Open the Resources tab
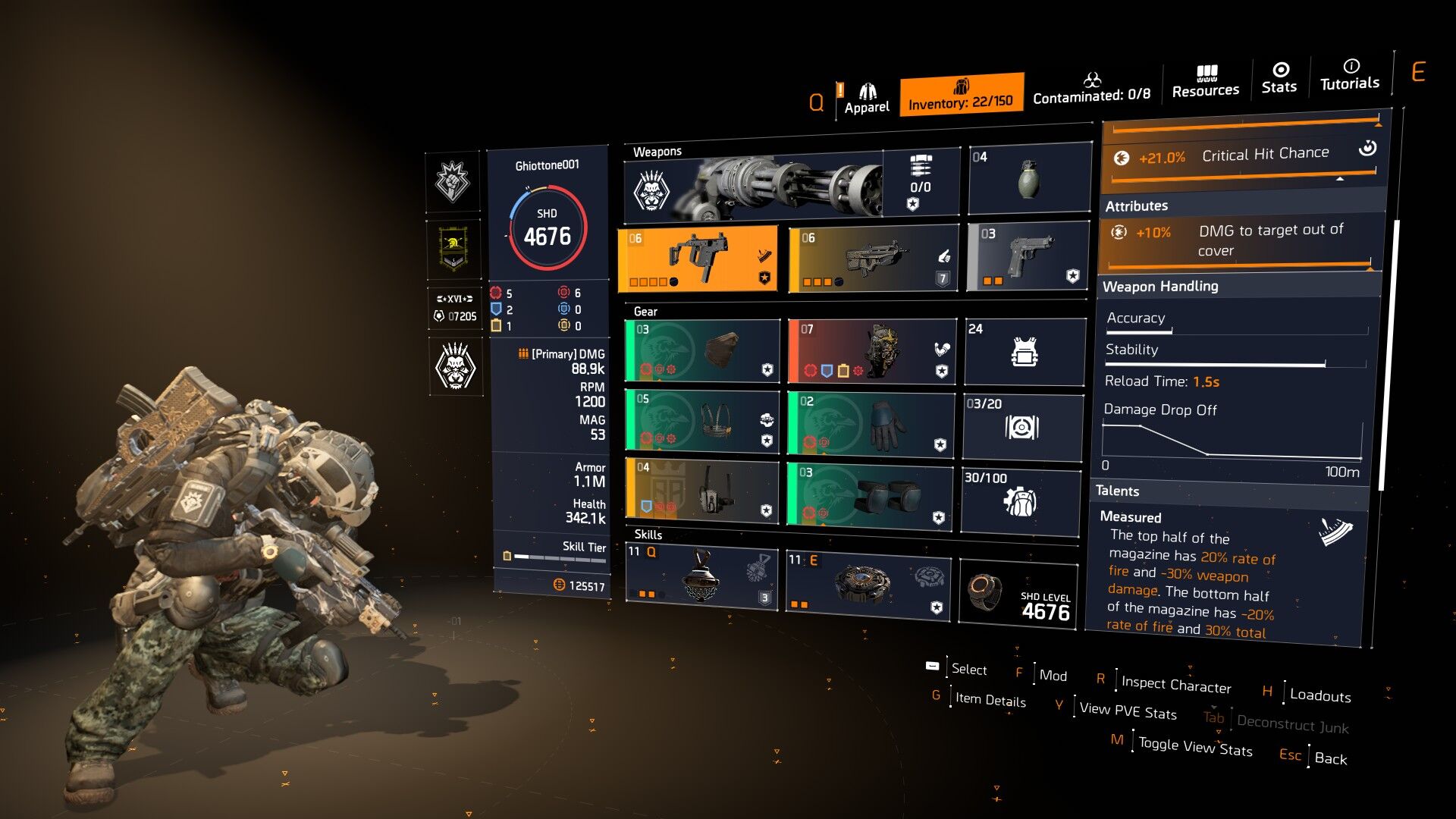 point(1205,82)
